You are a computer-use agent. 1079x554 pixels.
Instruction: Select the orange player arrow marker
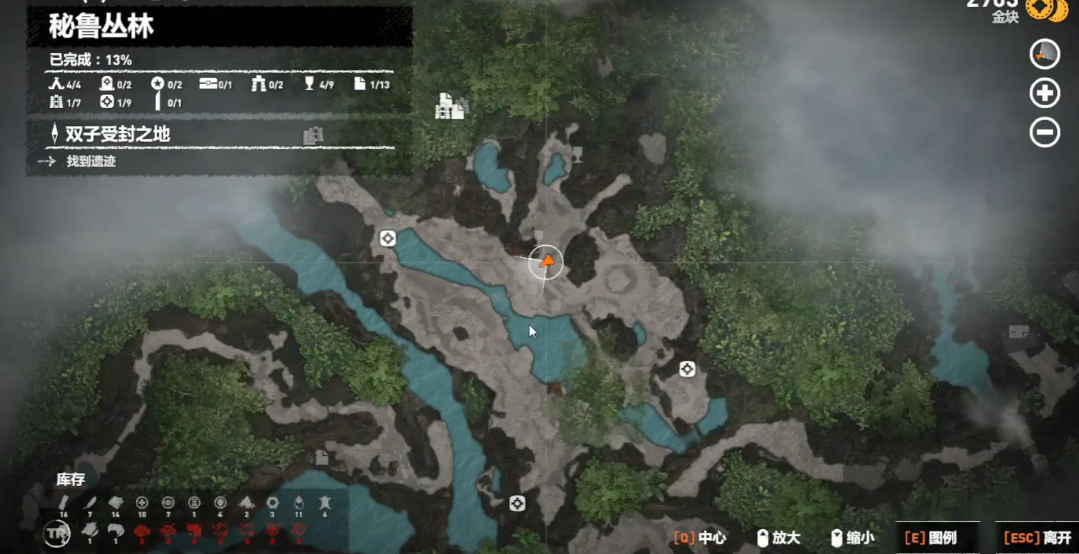[x=546, y=262]
